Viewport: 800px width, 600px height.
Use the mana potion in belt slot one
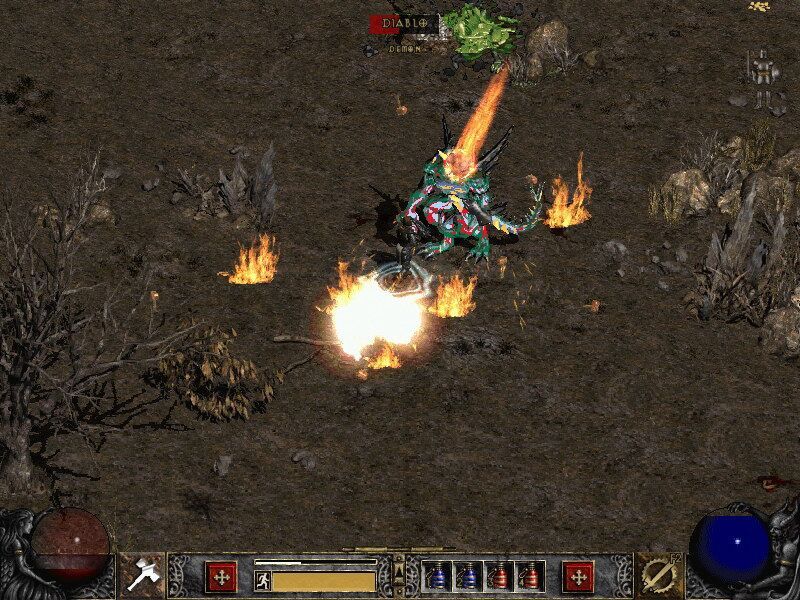(437, 577)
